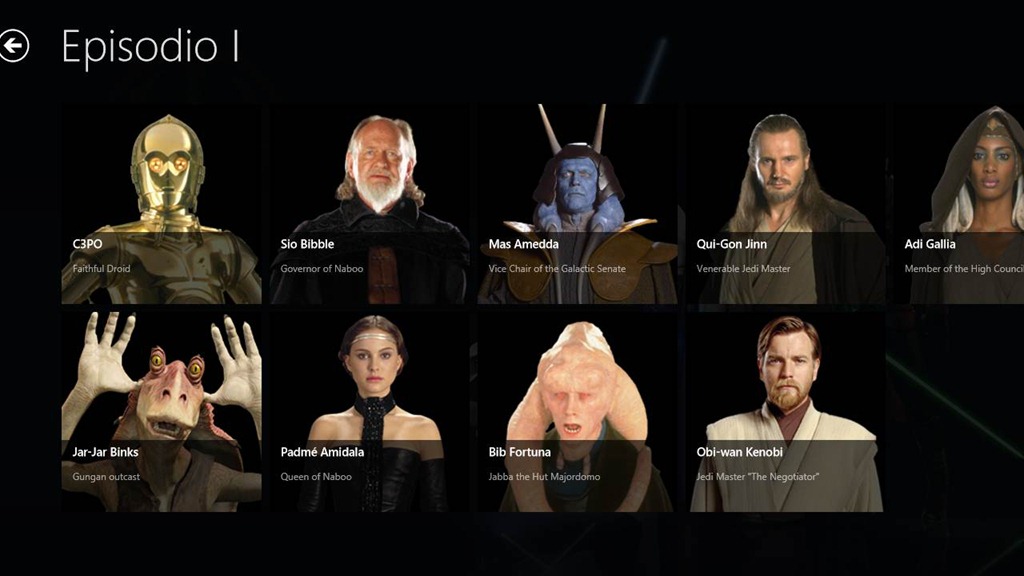The height and width of the screenshot is (576, 1024).
Task: Open the Bib Fortuna tile
Action: coord(577,412)
